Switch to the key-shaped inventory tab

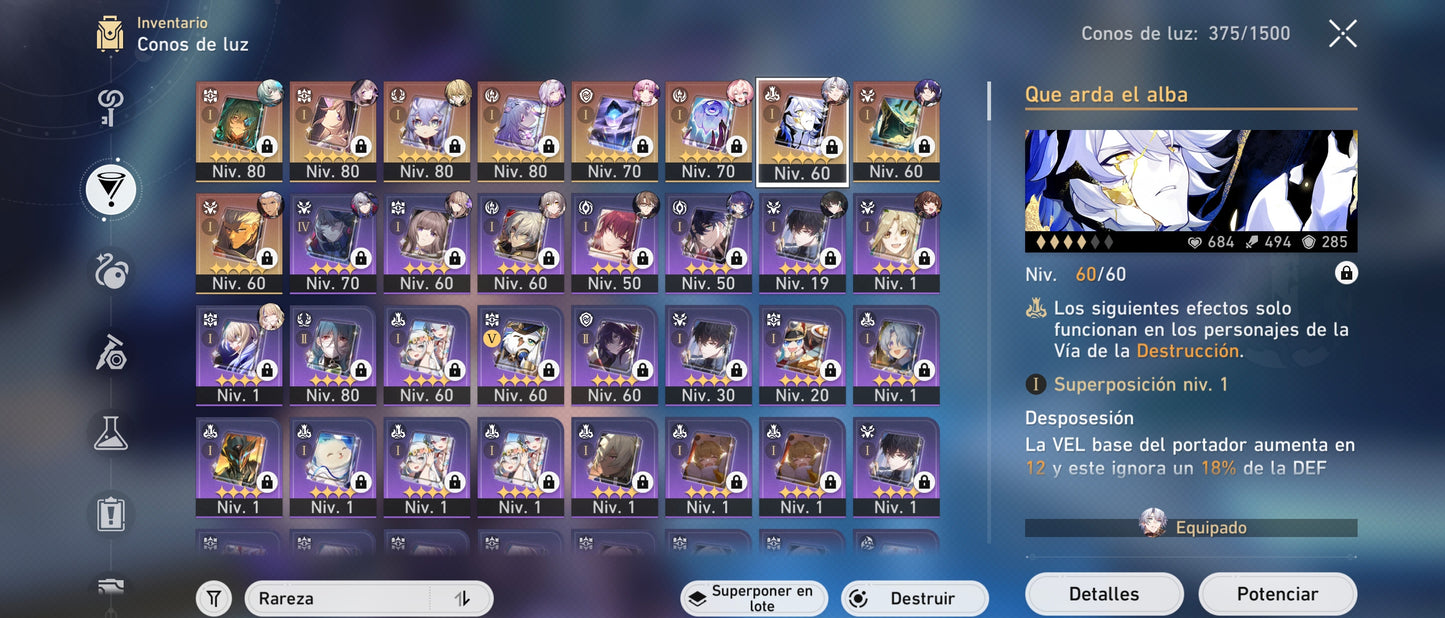click(110, 108)
